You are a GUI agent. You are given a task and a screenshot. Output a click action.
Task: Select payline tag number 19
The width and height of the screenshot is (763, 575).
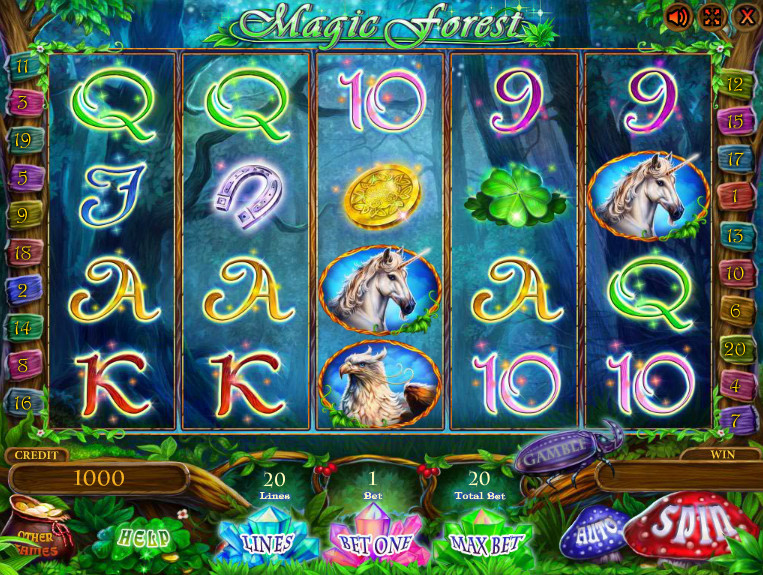click(22, 140)
